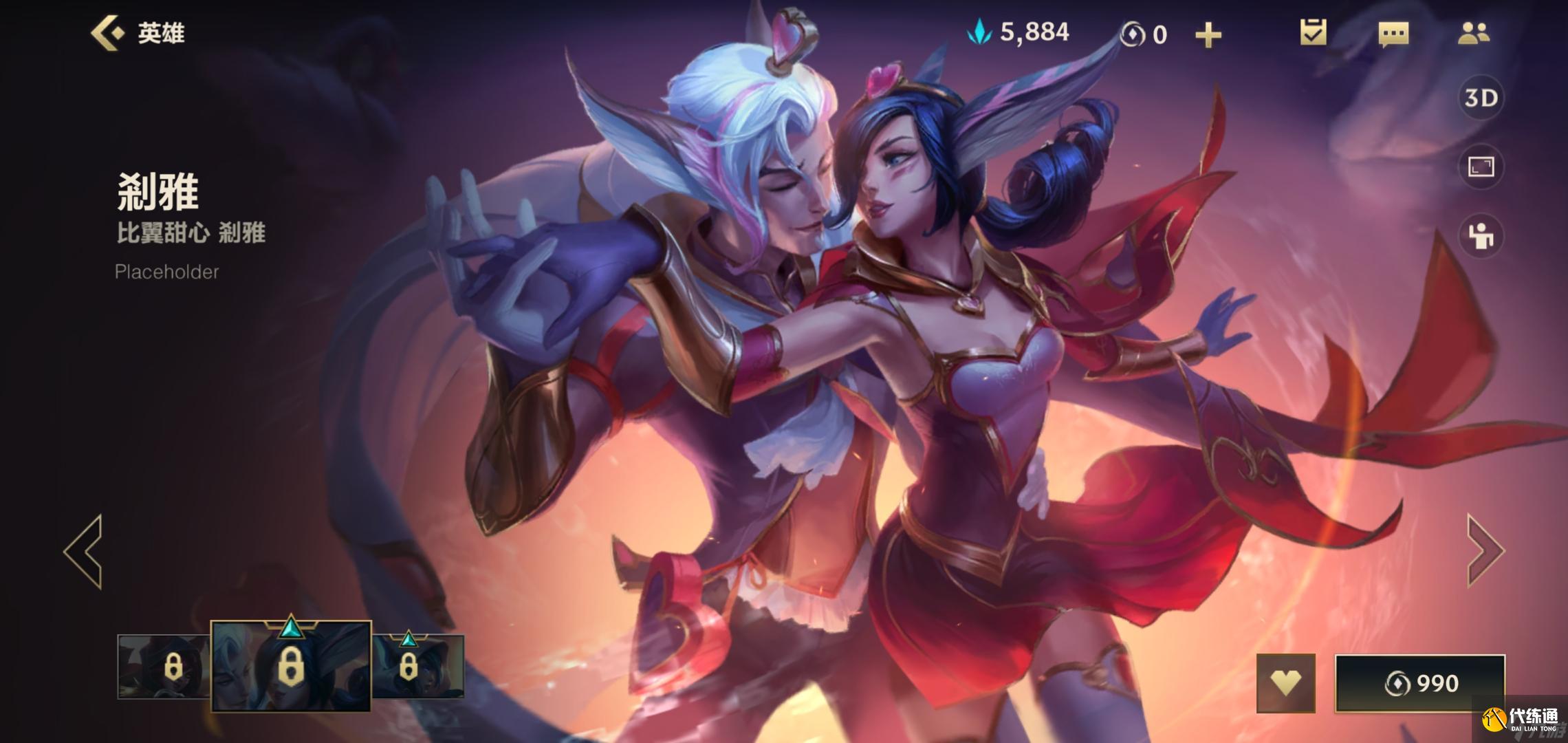Select the third locked skin thumbnail

point(418,666)
